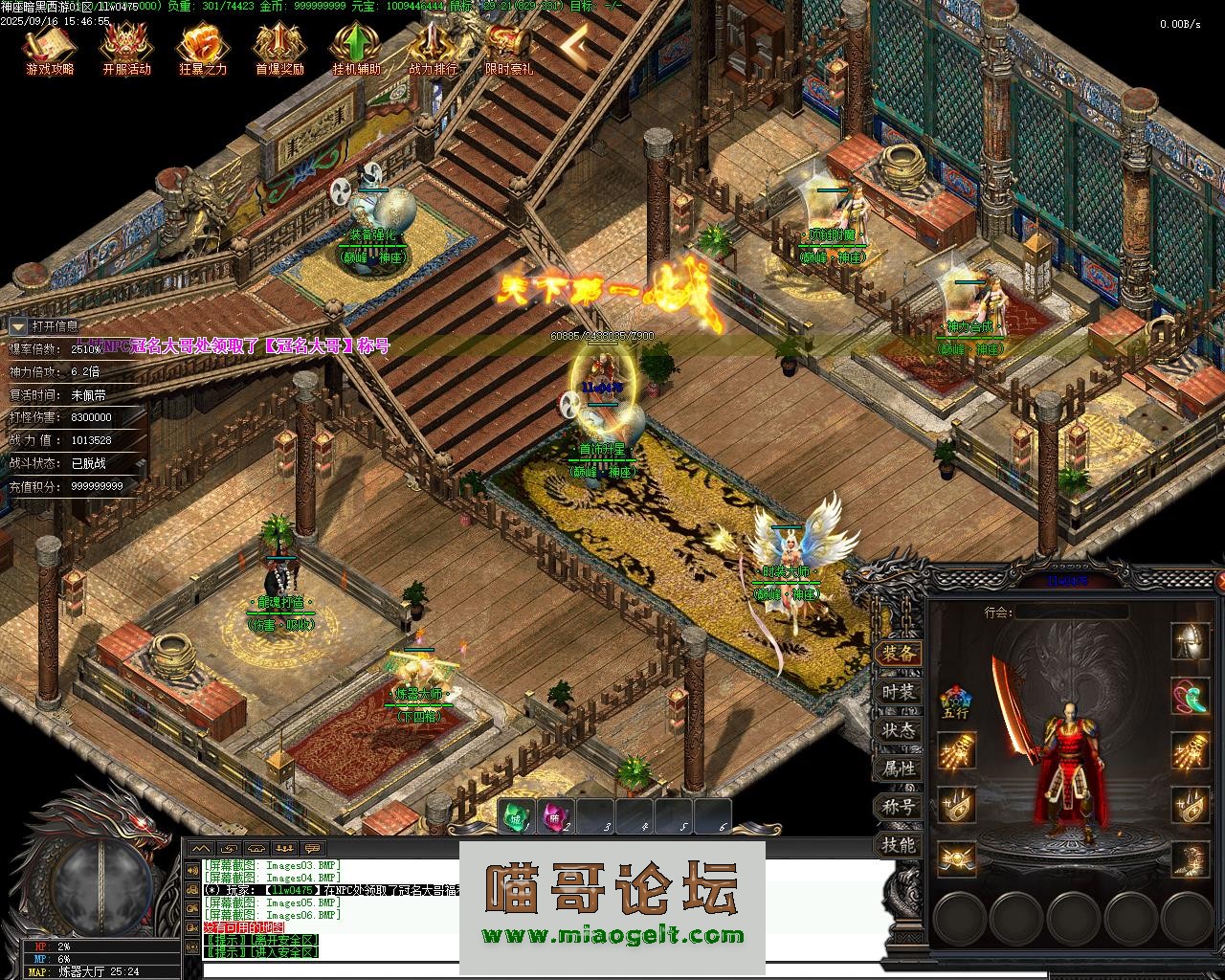Open the 限时豪礼 limited-time gift icon
Viewport: 1225px width, 980px height.
click(x=508, y=48)
